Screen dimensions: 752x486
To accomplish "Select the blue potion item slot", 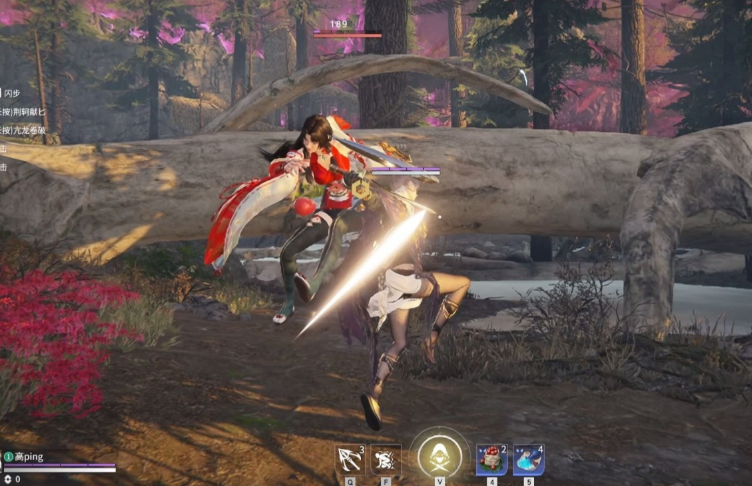I will coord(528,459).
